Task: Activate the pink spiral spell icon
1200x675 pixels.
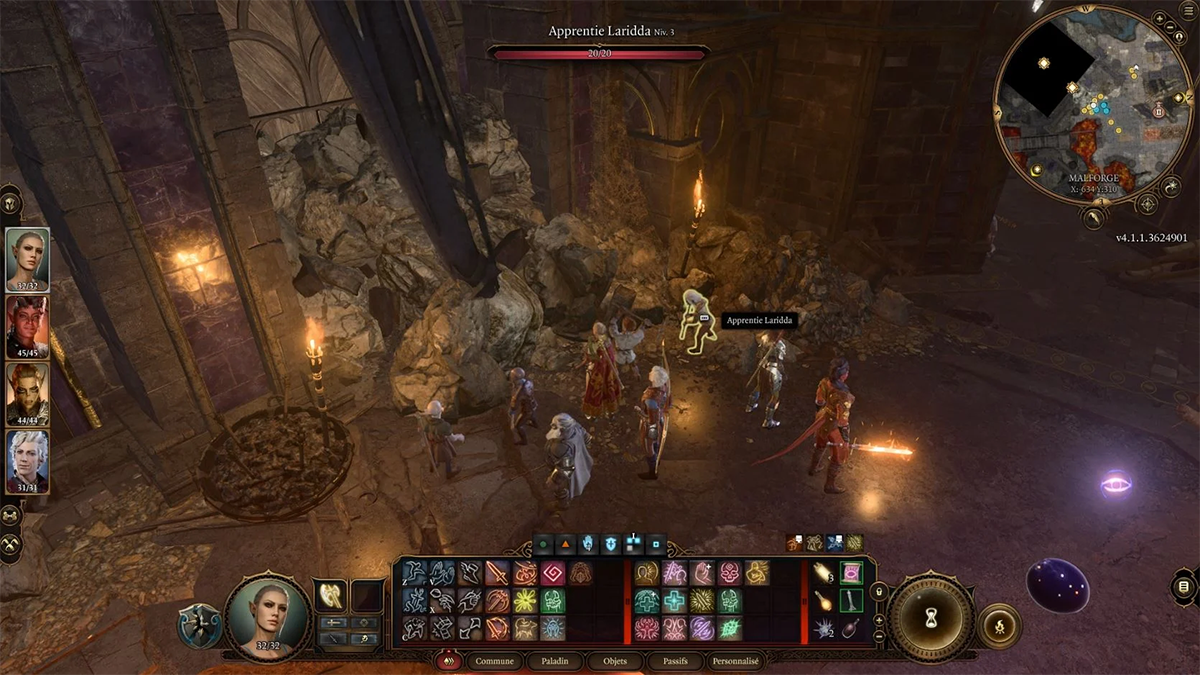Action: point(554,573)
